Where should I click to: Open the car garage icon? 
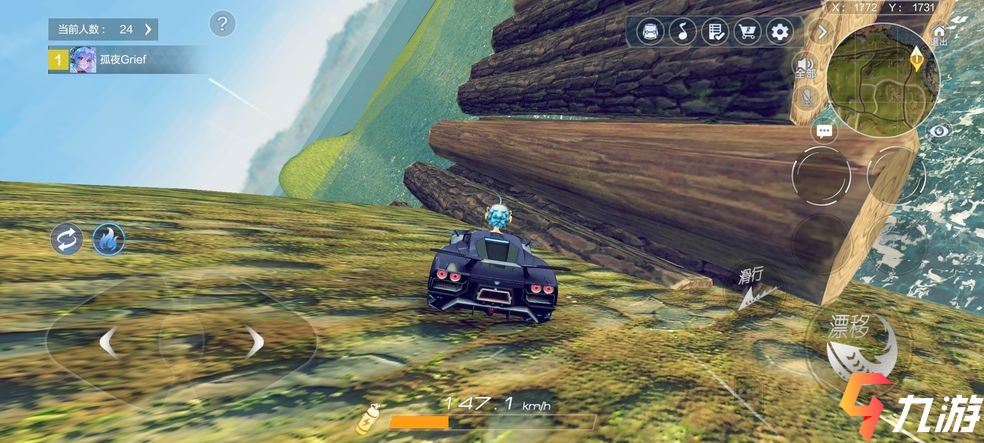pyautogui.click(x=651, y=32)
